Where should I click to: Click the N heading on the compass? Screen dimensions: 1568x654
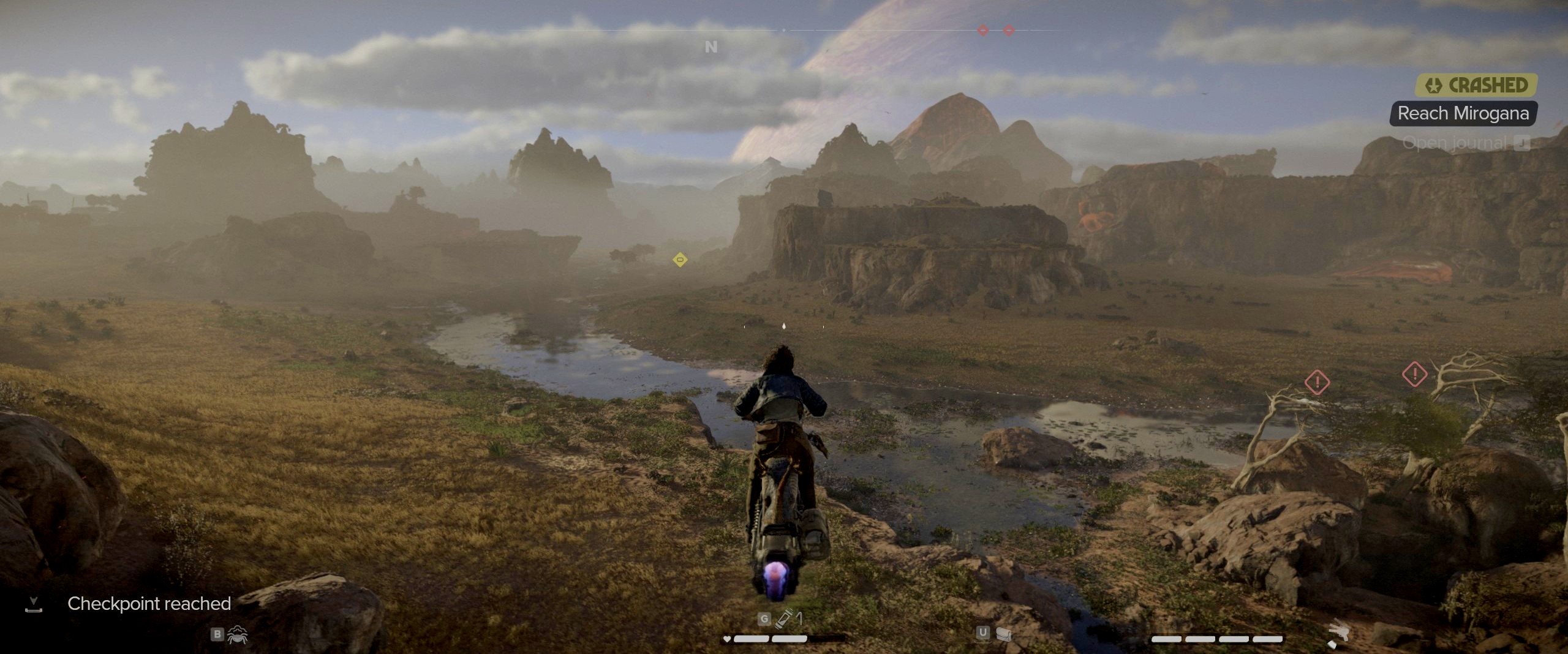pyautogui.click(x=710, y=47)
